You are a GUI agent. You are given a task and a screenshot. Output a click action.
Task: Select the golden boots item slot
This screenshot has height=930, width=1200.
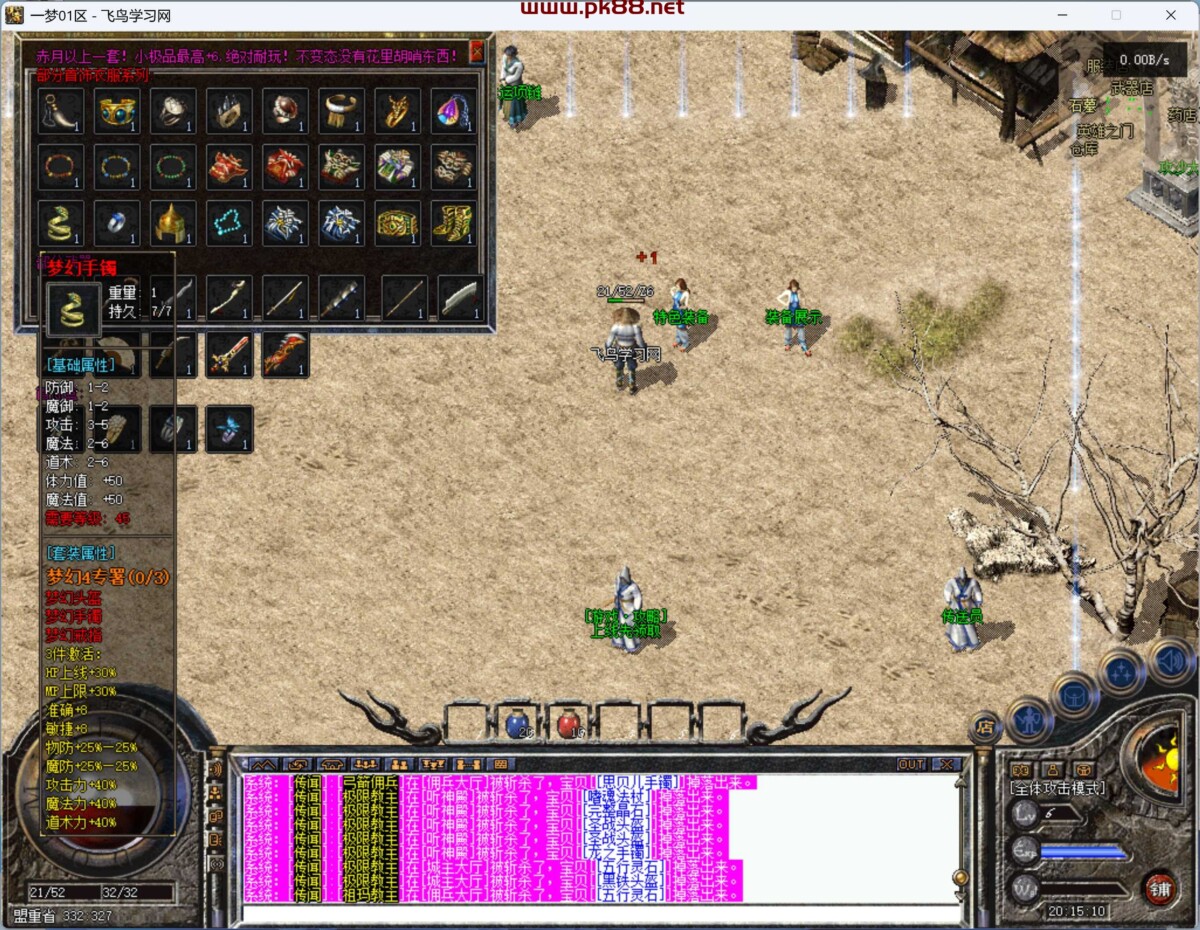click(453, 222)
